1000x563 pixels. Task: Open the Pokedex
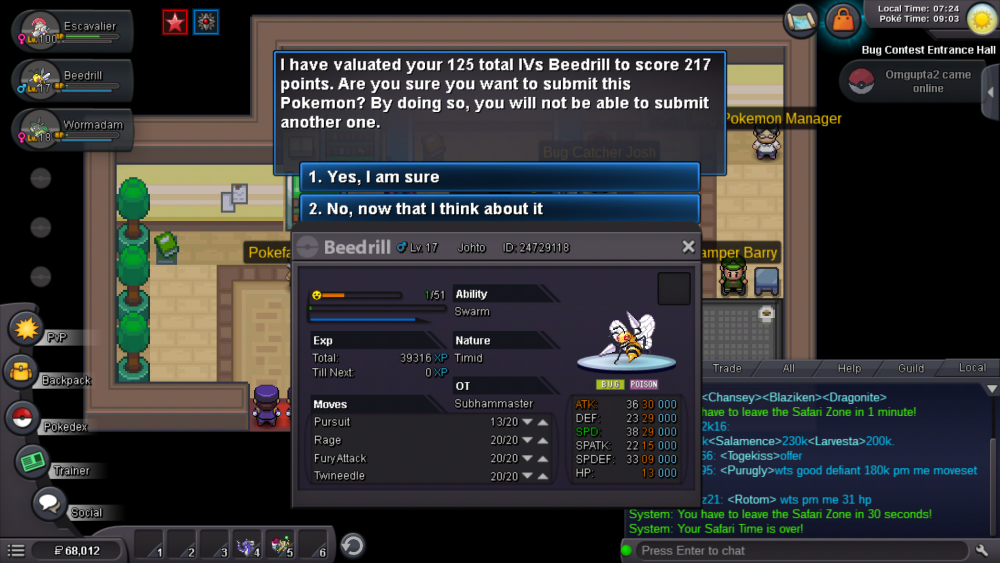[22, 417]
